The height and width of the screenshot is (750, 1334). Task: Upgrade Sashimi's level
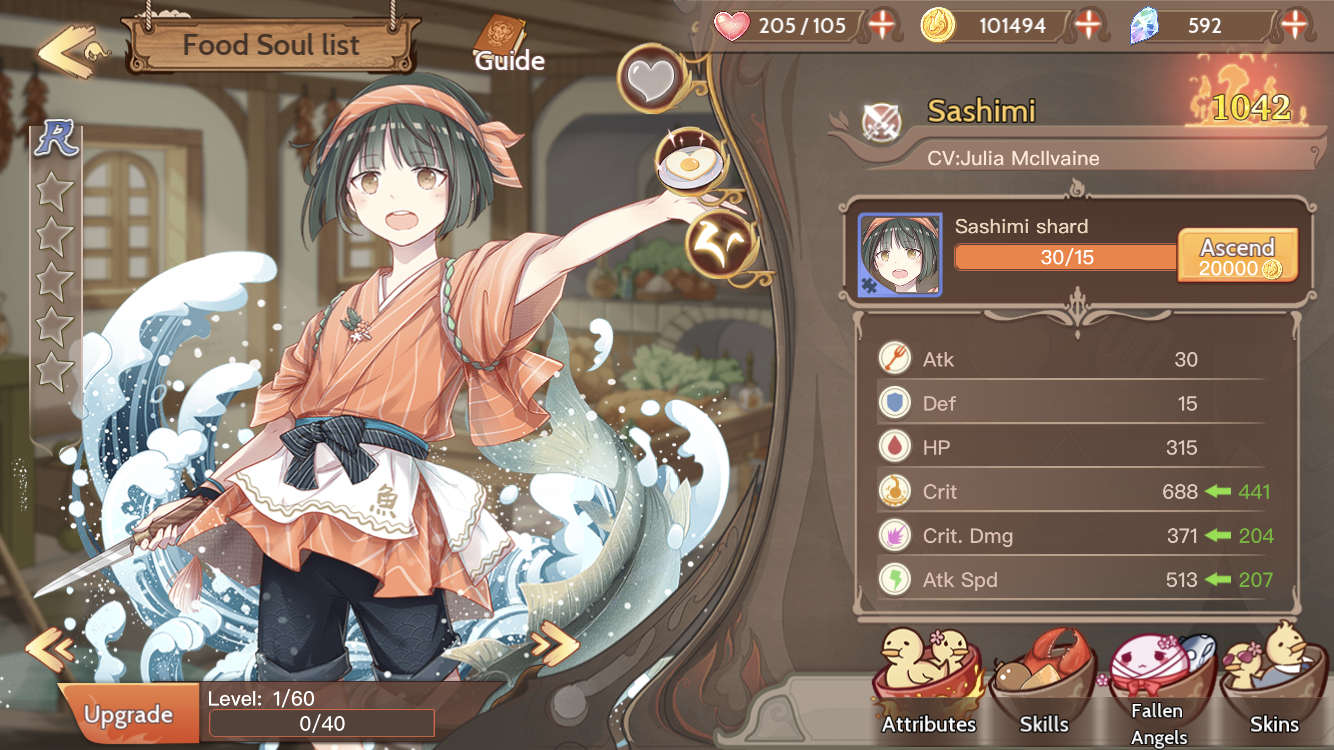point(128,714)
